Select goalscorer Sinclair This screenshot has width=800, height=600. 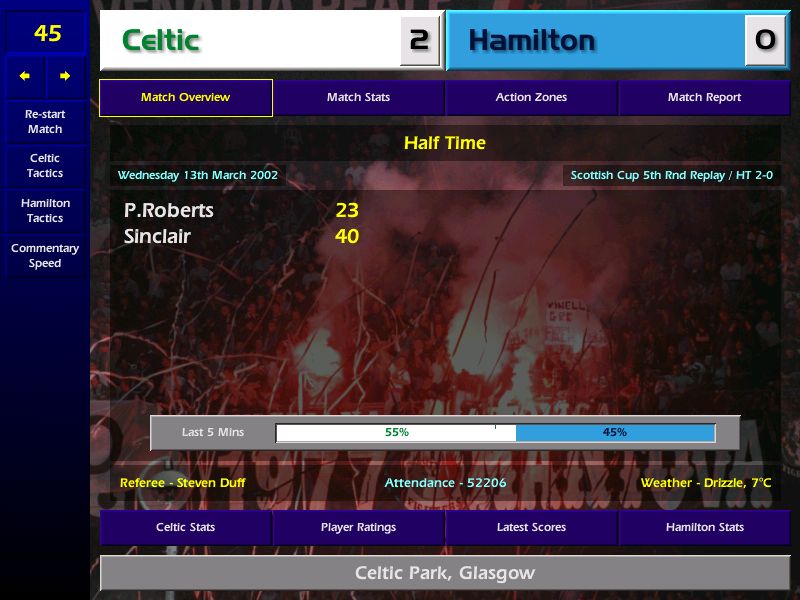point(157,236)
